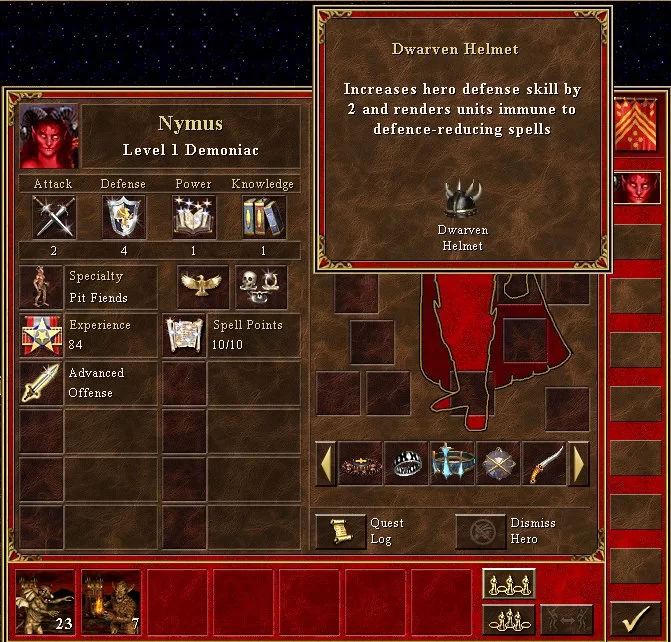Select the round crossed shield artifact
Image resolution: width=671 pixels, height=642 pixels.
click(498, 464)
